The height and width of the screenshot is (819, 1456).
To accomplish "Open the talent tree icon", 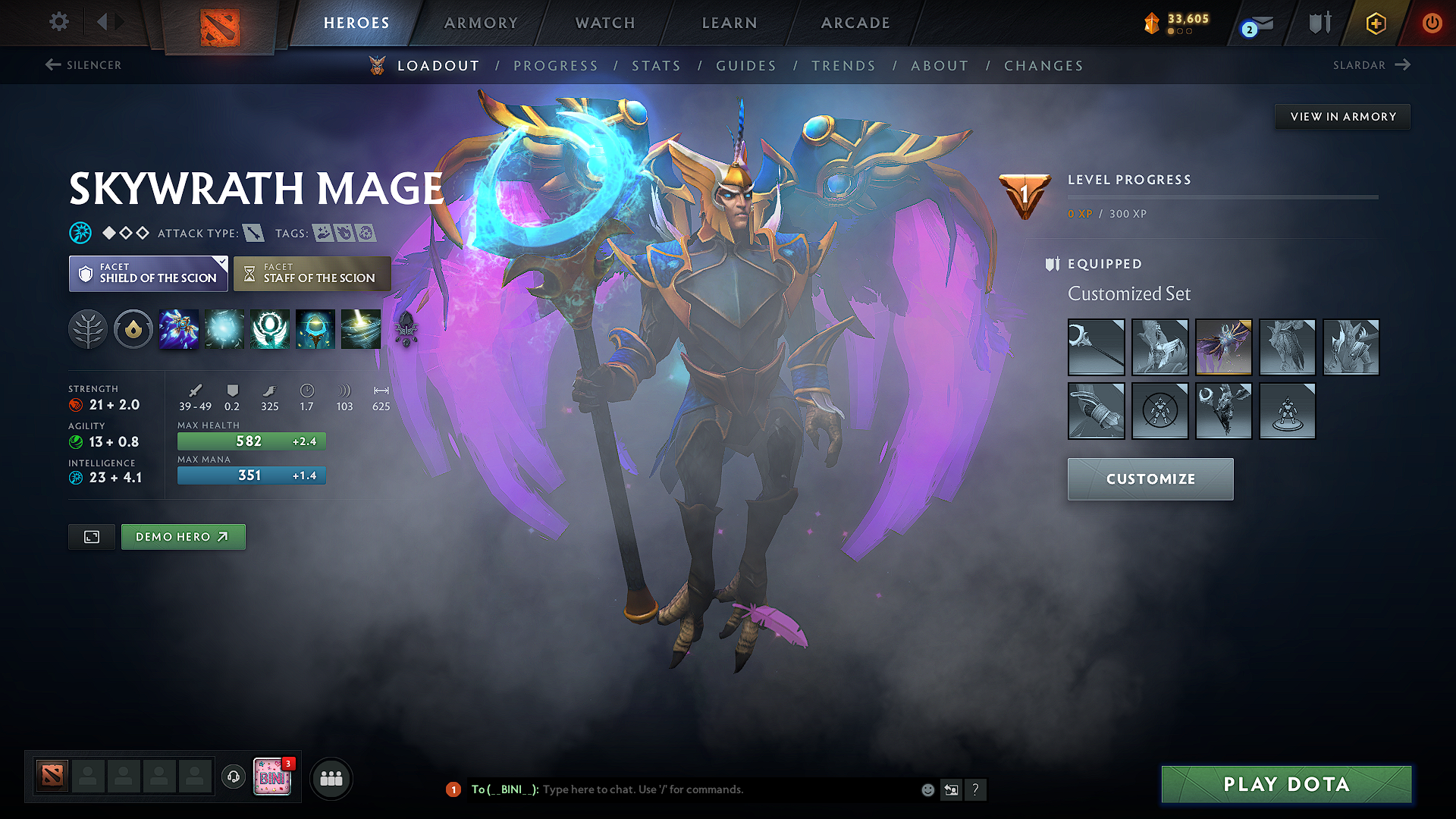I will click(x=88, y=329).
